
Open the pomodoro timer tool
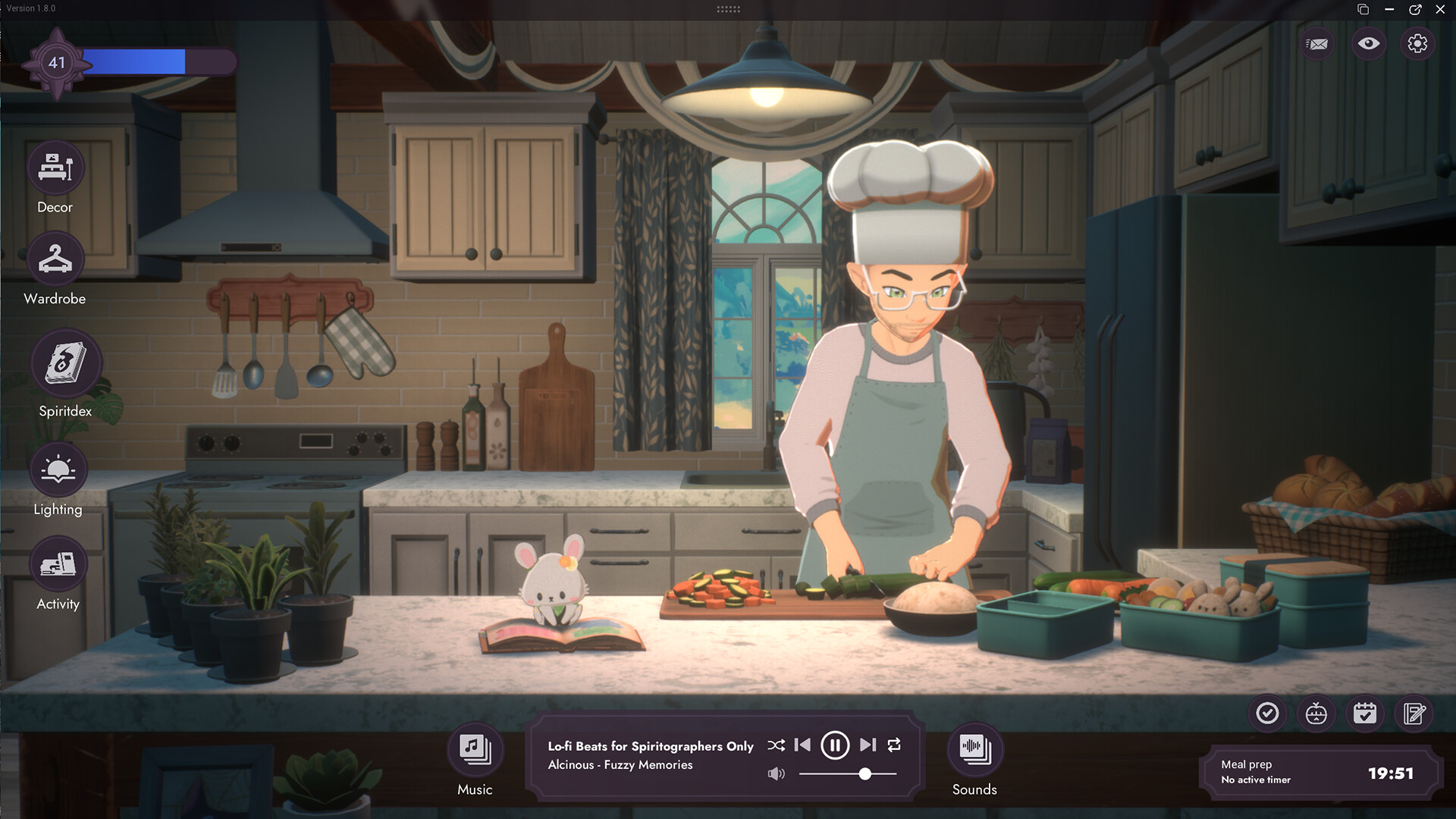click(x=1316, y=714)
